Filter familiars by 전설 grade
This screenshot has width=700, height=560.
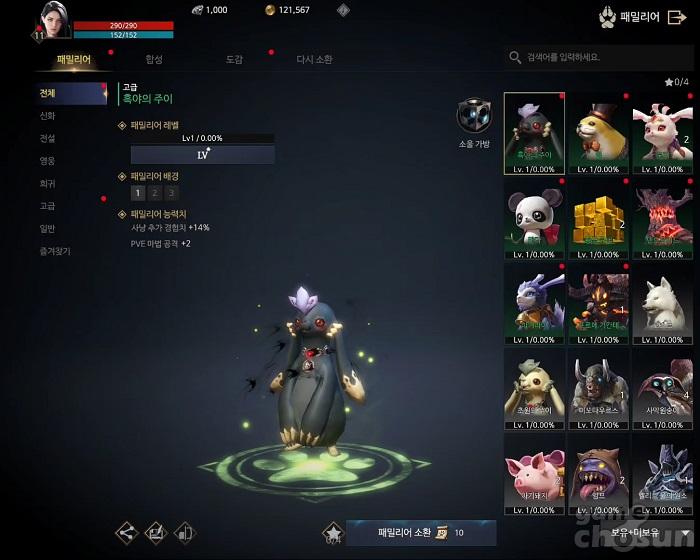click(48, 138)
